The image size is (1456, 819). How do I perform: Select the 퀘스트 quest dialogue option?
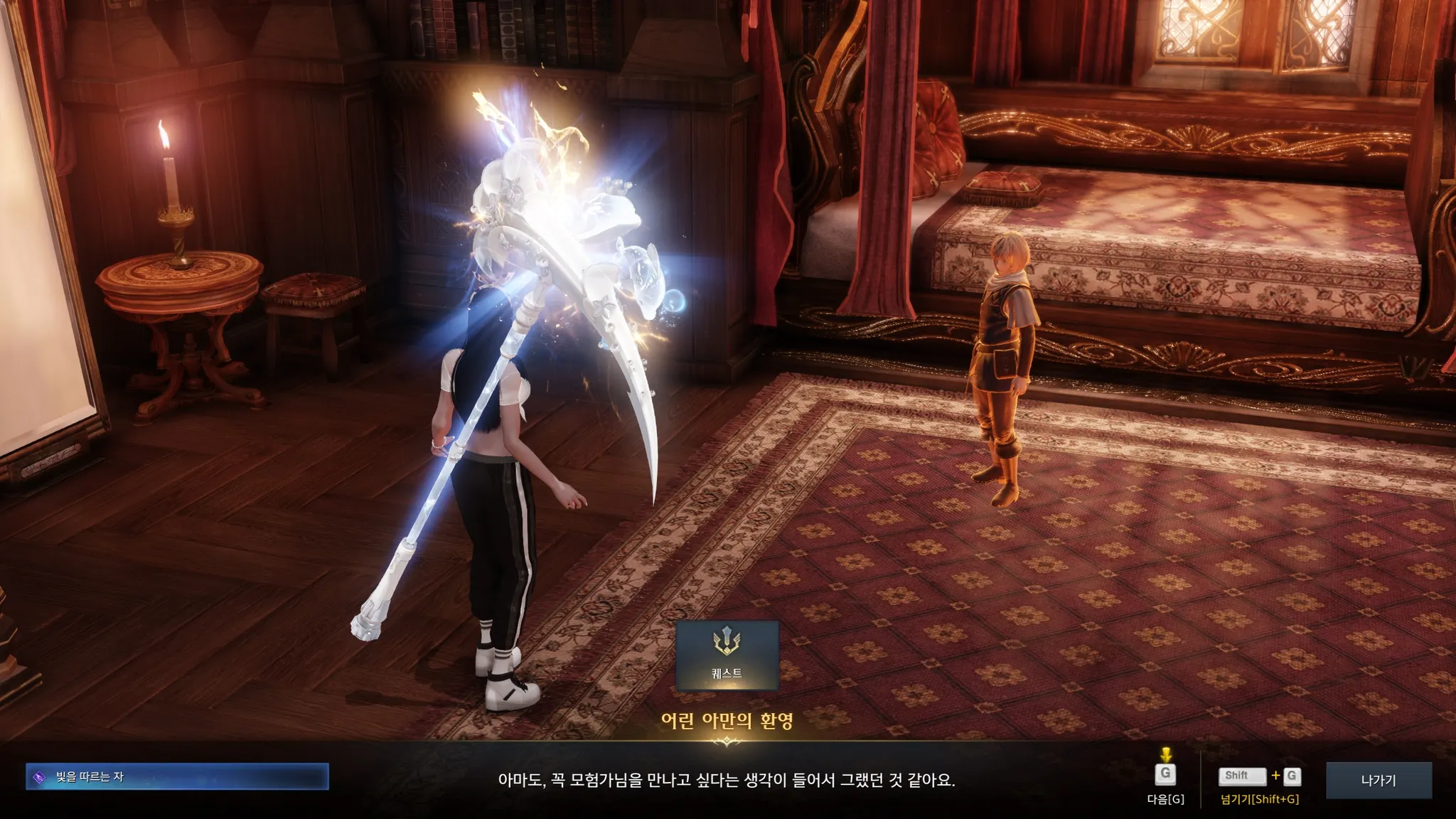coord(727,655)
